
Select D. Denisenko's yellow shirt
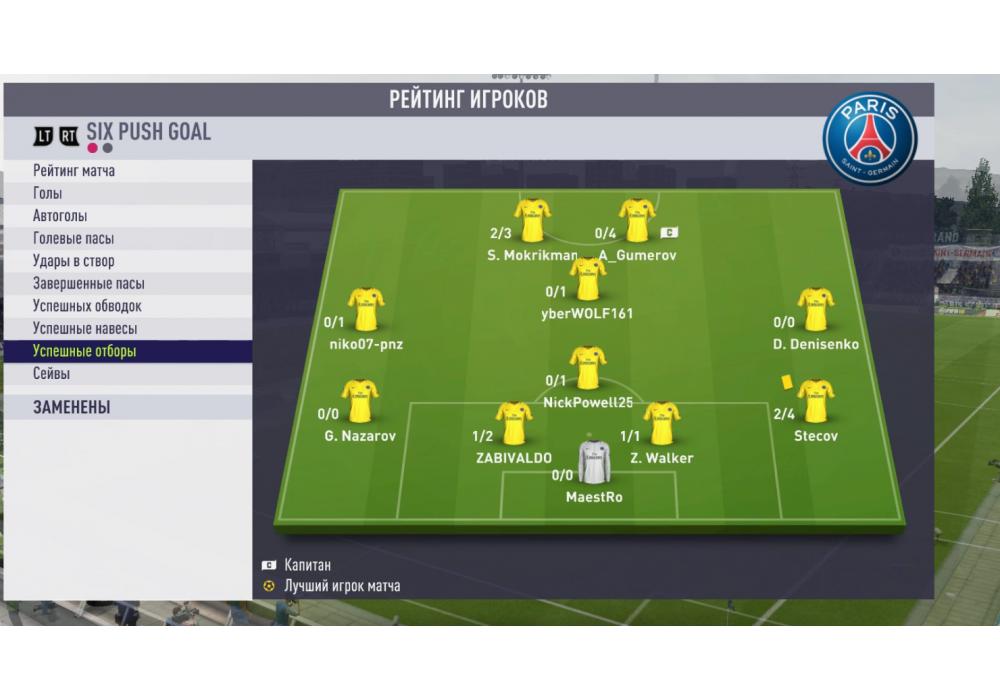tap(815, 310)
